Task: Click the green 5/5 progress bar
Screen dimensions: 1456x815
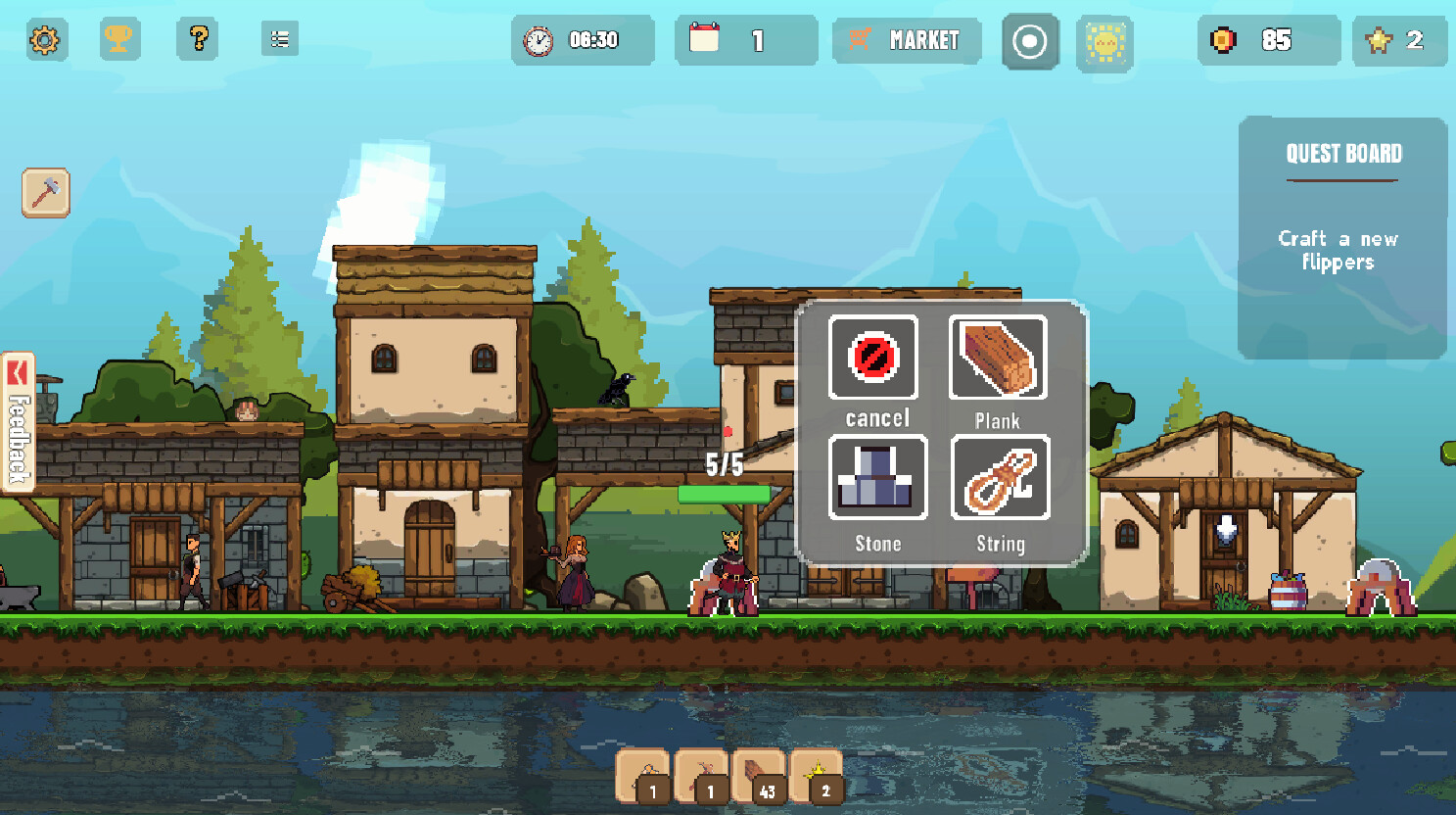Action: 724,495
